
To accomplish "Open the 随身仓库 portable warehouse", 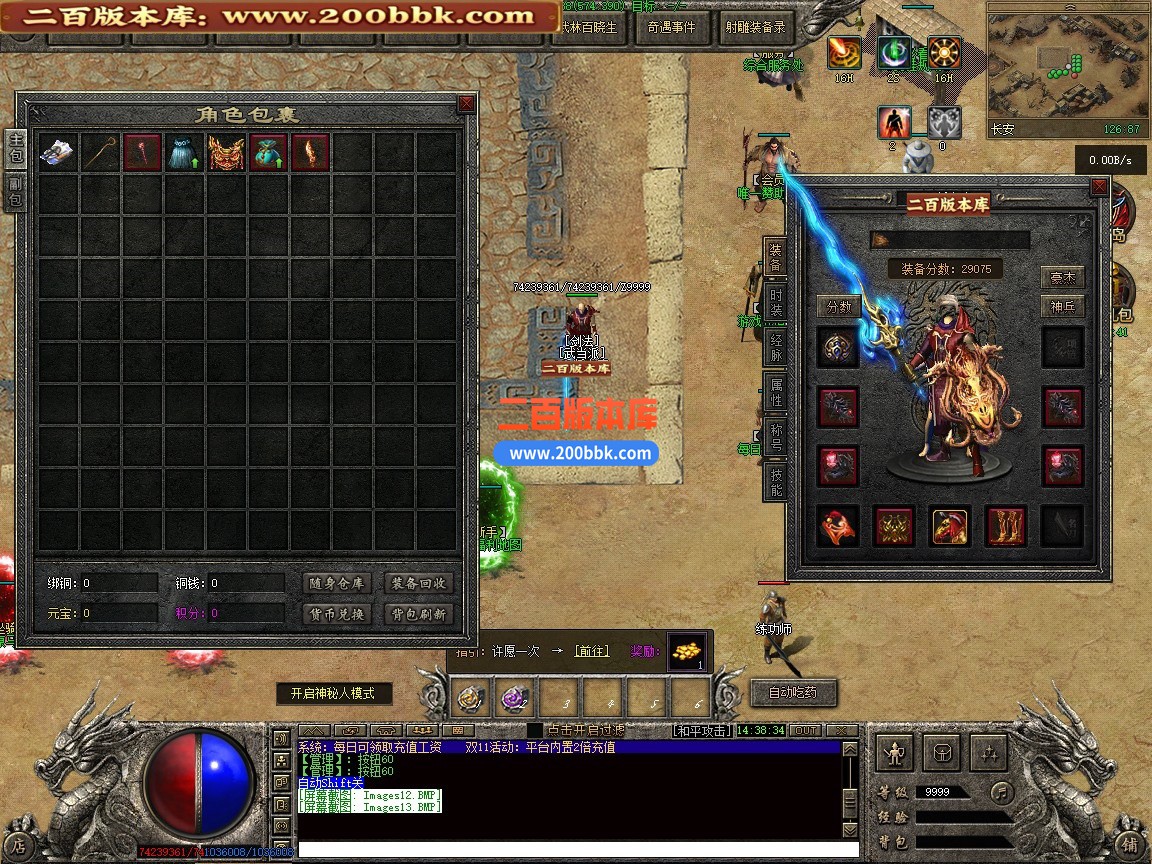I will [335, 583].
